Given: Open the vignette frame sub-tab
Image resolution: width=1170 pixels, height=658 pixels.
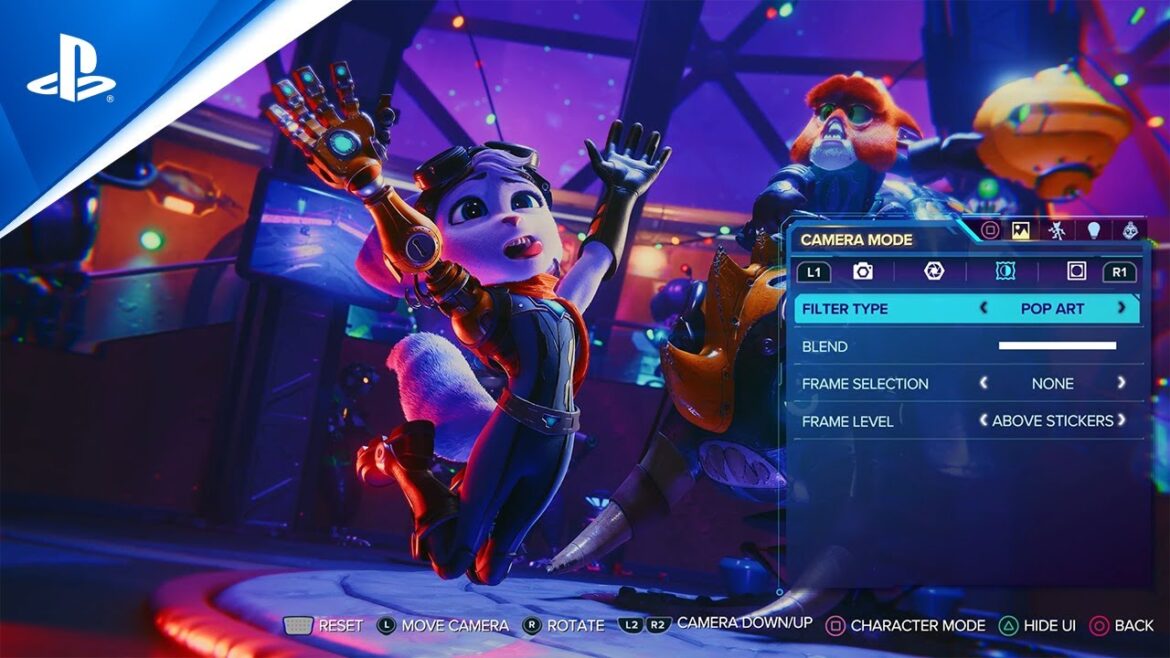Looking at the screenshot, I should 1076,271.
